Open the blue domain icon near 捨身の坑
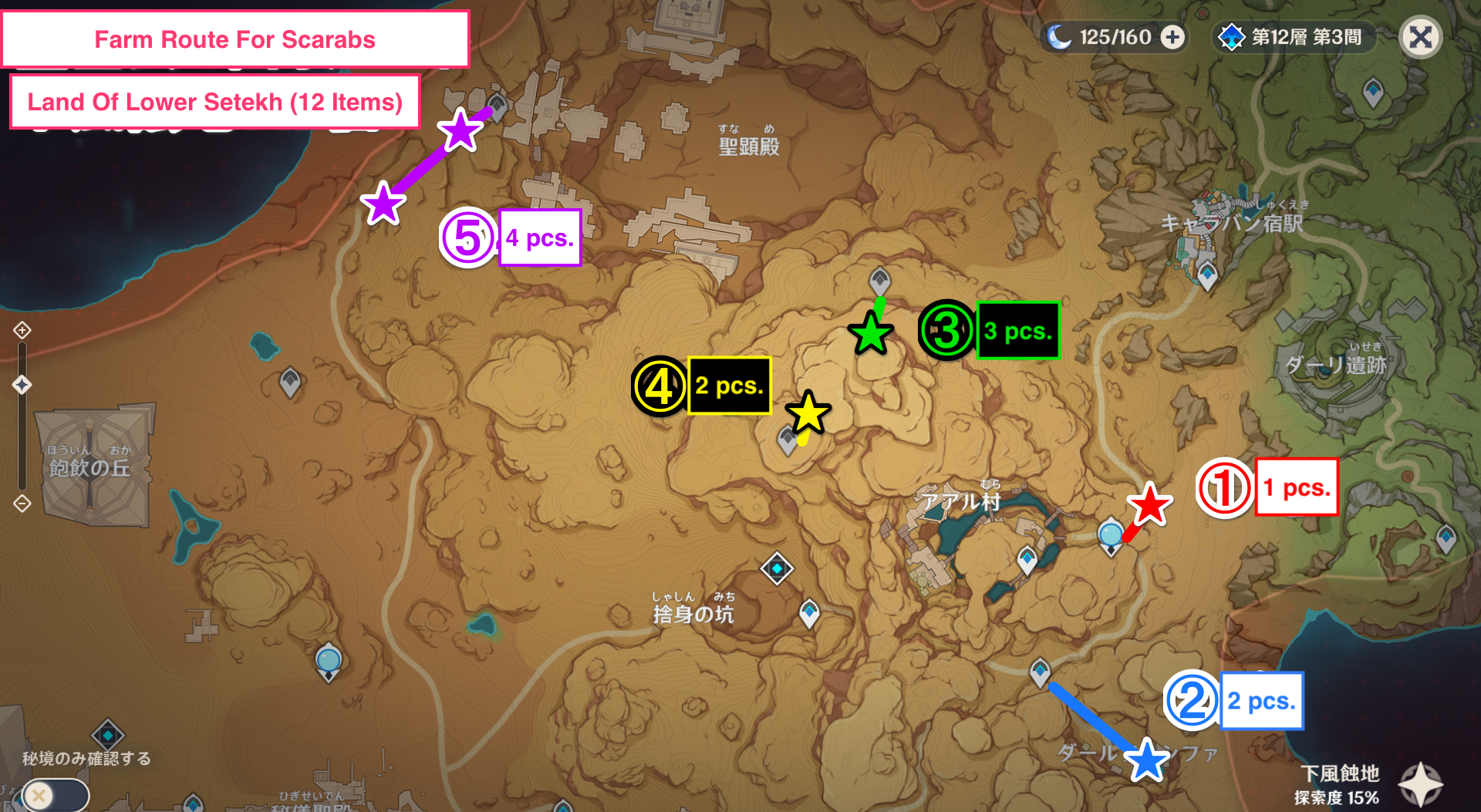1481x812 pixels. coord(777,568)
